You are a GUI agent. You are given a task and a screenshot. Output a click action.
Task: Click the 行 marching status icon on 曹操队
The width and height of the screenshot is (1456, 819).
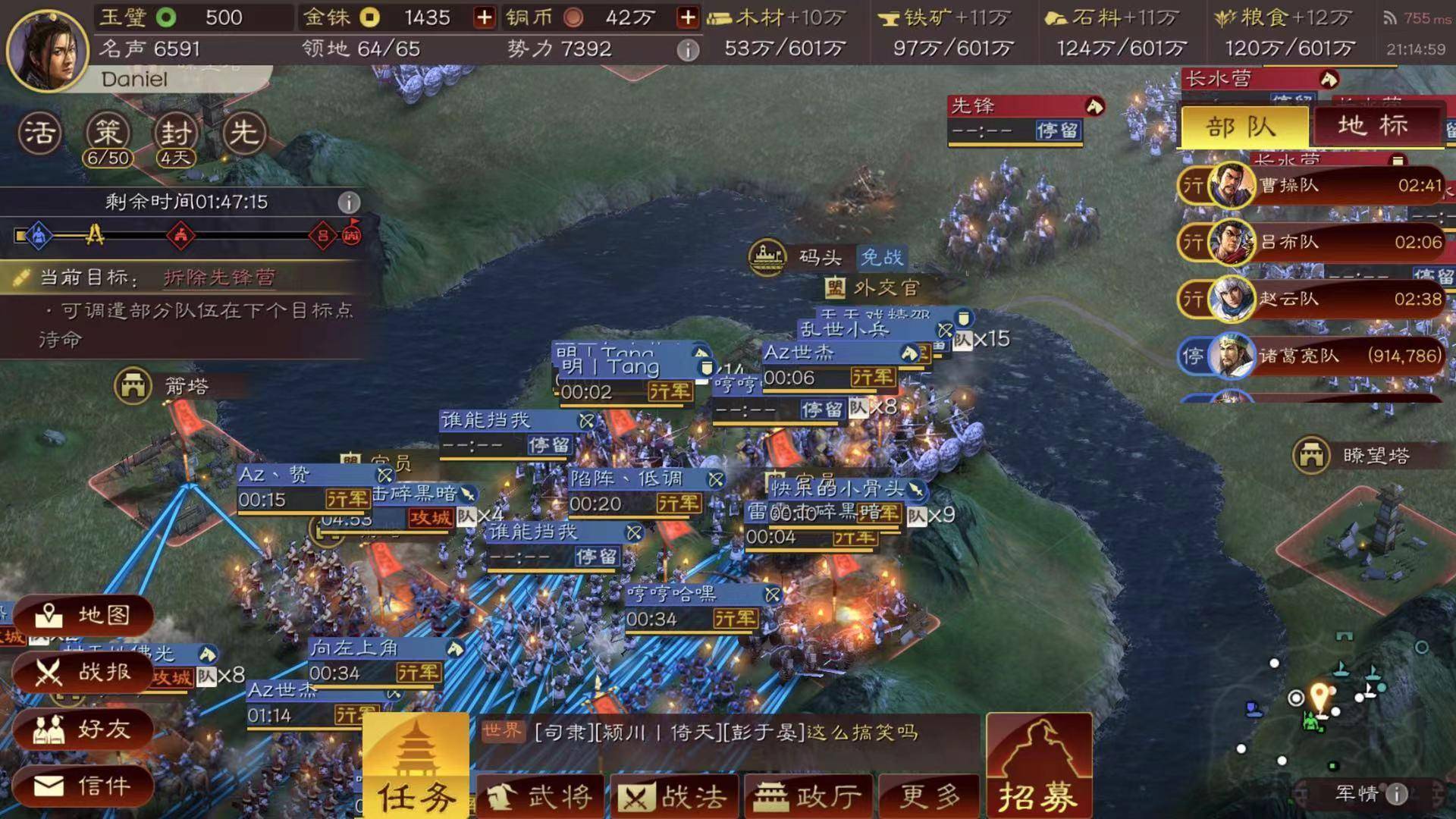(x=1194, y=184)
